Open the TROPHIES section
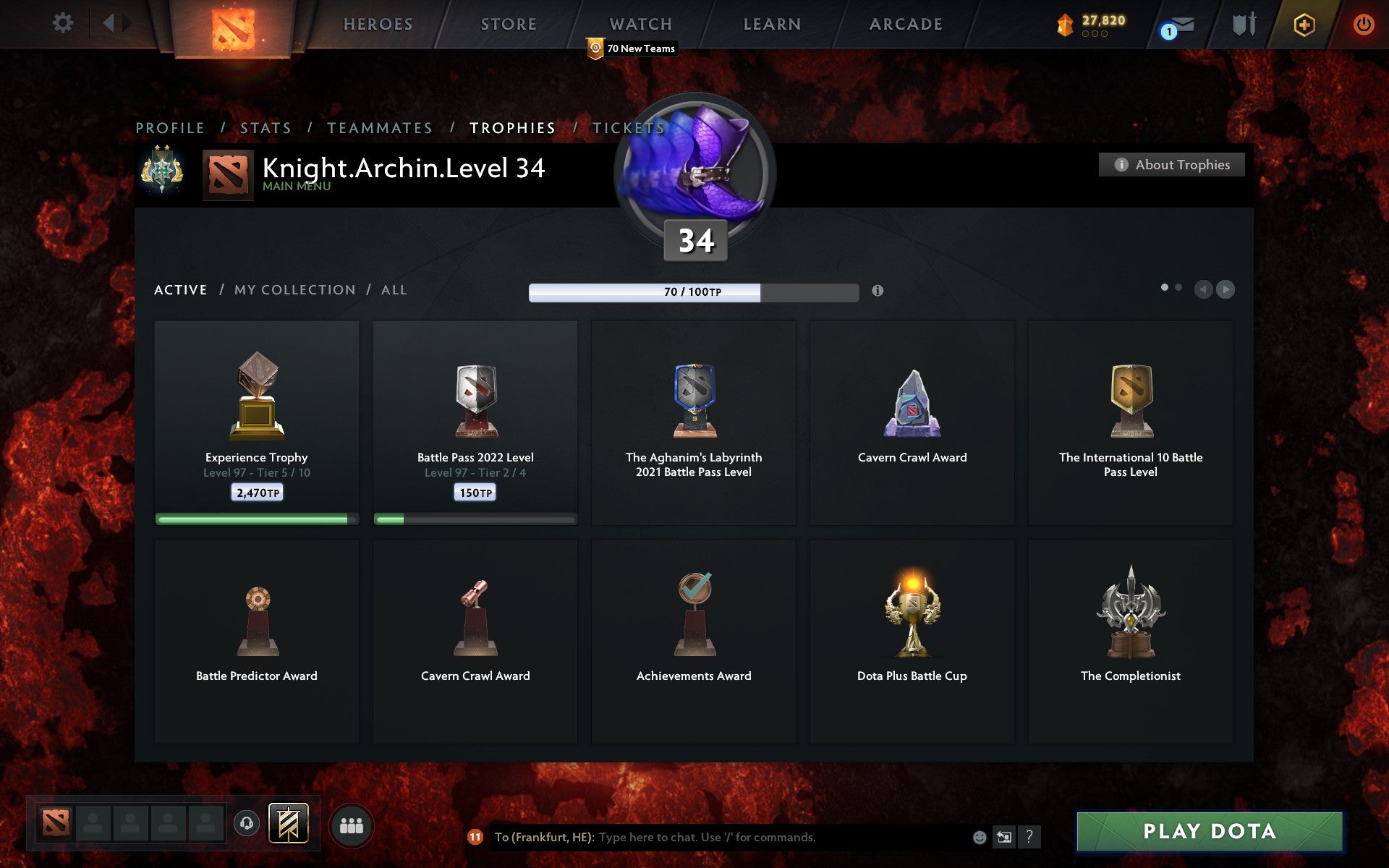This screenshot has width=1389, height=868. (x=513, y=127)
